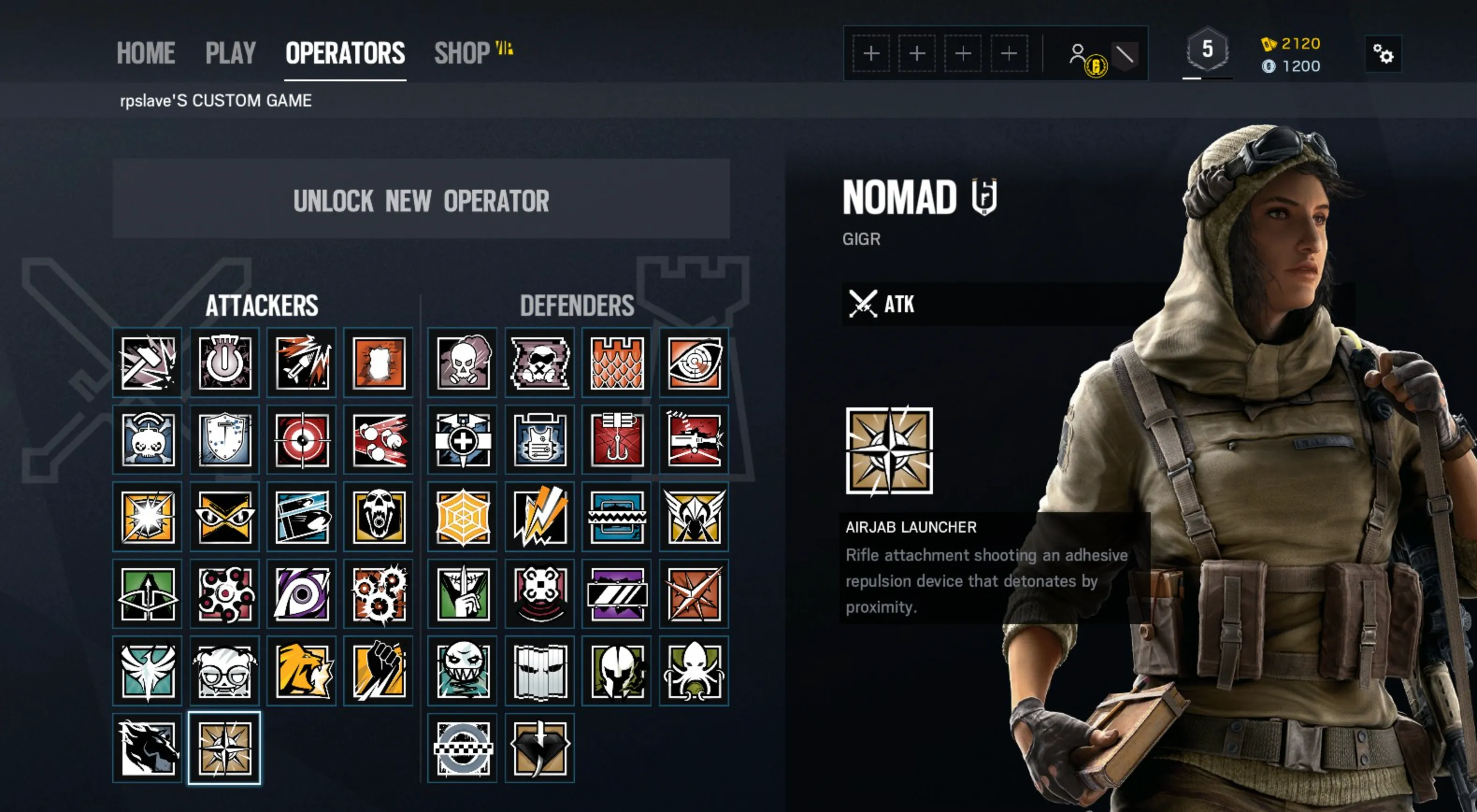Switch to the SHOP tab
1477x812 pixels.
pyautogui.click(x=462, y=53)
